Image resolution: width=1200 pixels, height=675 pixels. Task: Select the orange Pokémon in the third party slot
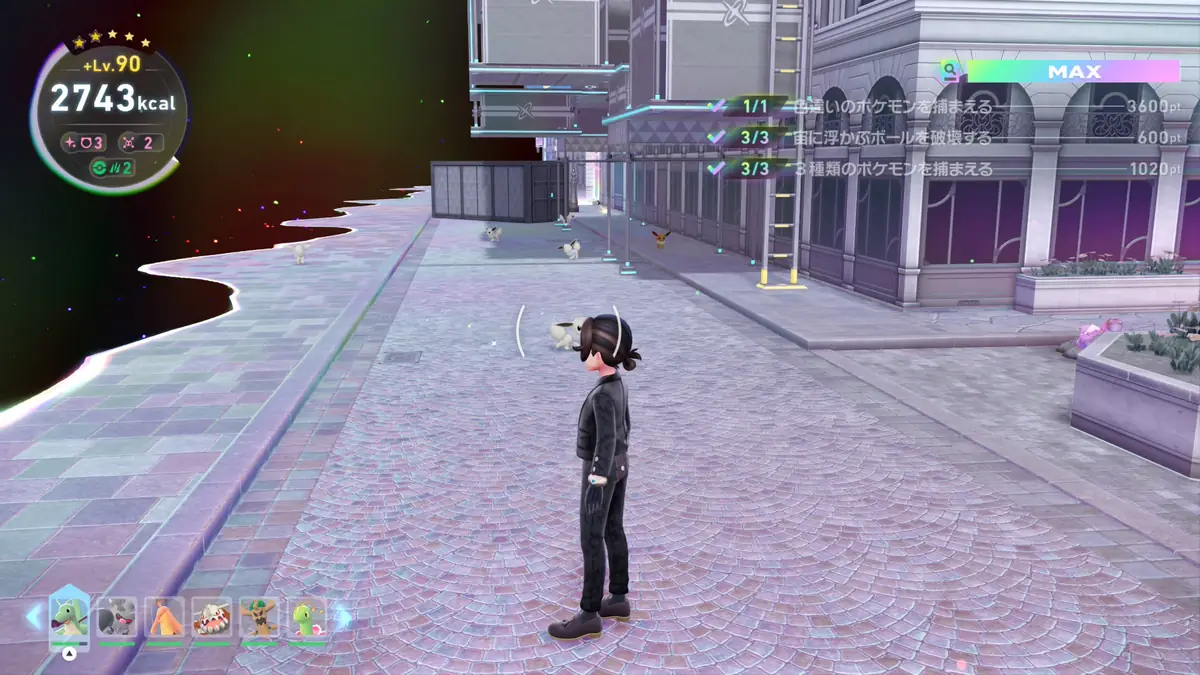[x=165, y=619]
